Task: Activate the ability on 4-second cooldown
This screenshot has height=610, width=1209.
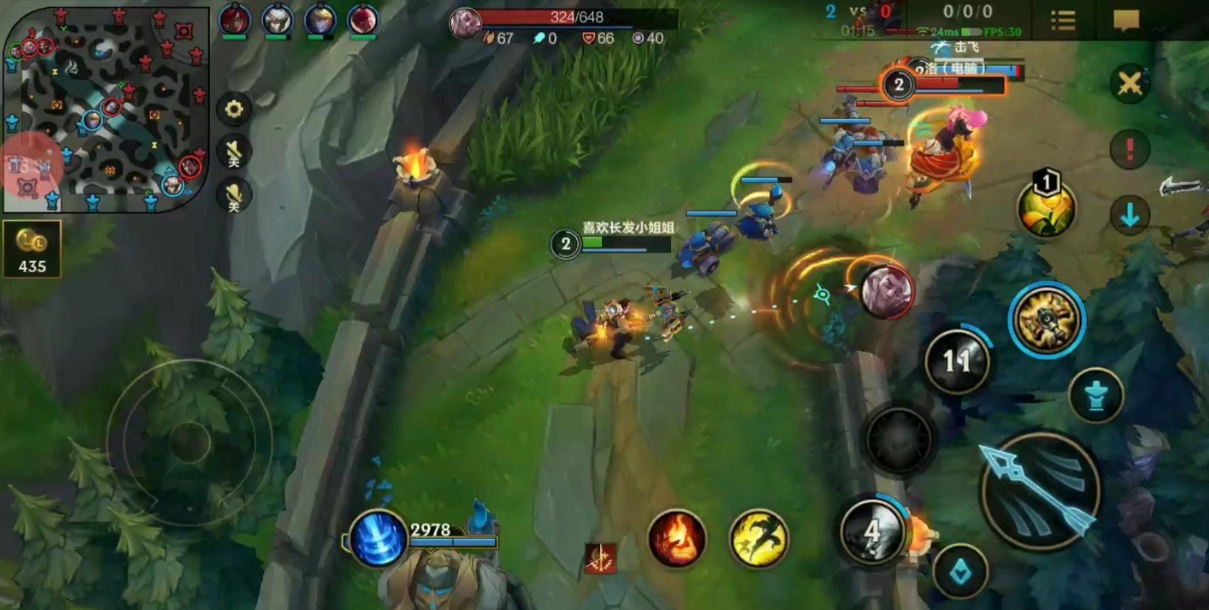Action: (x=873, y=532)
